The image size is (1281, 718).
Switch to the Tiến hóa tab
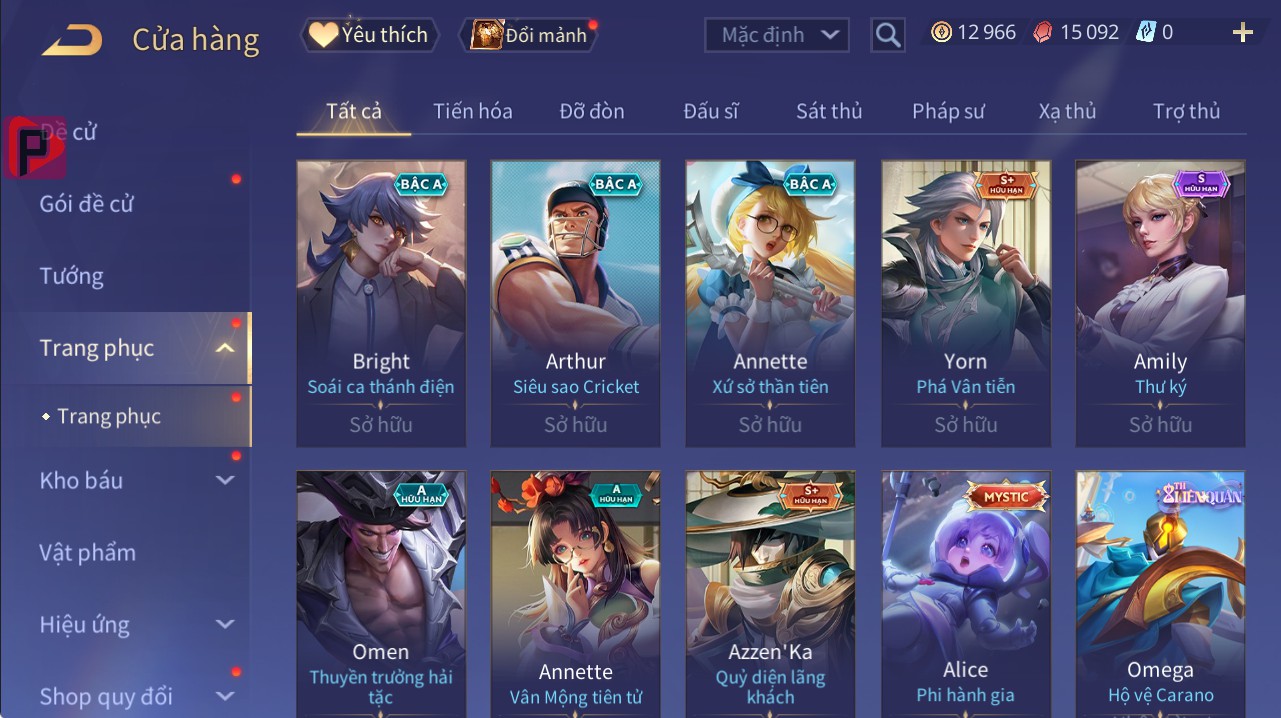click(x=473, y=111)
